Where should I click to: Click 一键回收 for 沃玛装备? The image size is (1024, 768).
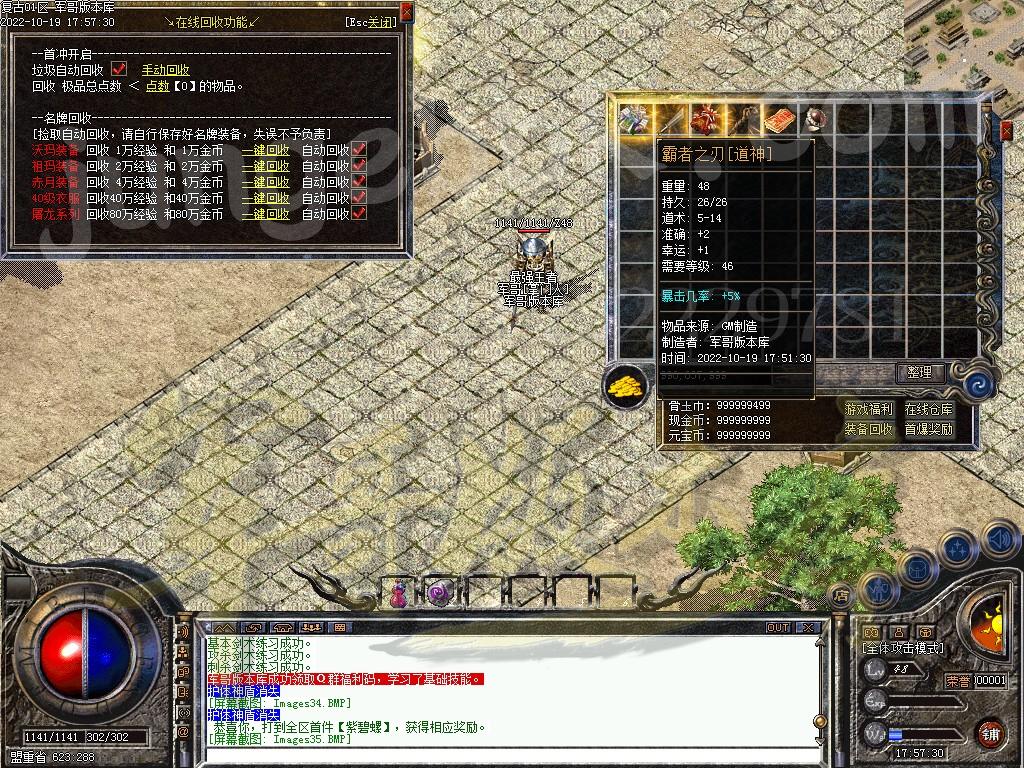(265, 150)
